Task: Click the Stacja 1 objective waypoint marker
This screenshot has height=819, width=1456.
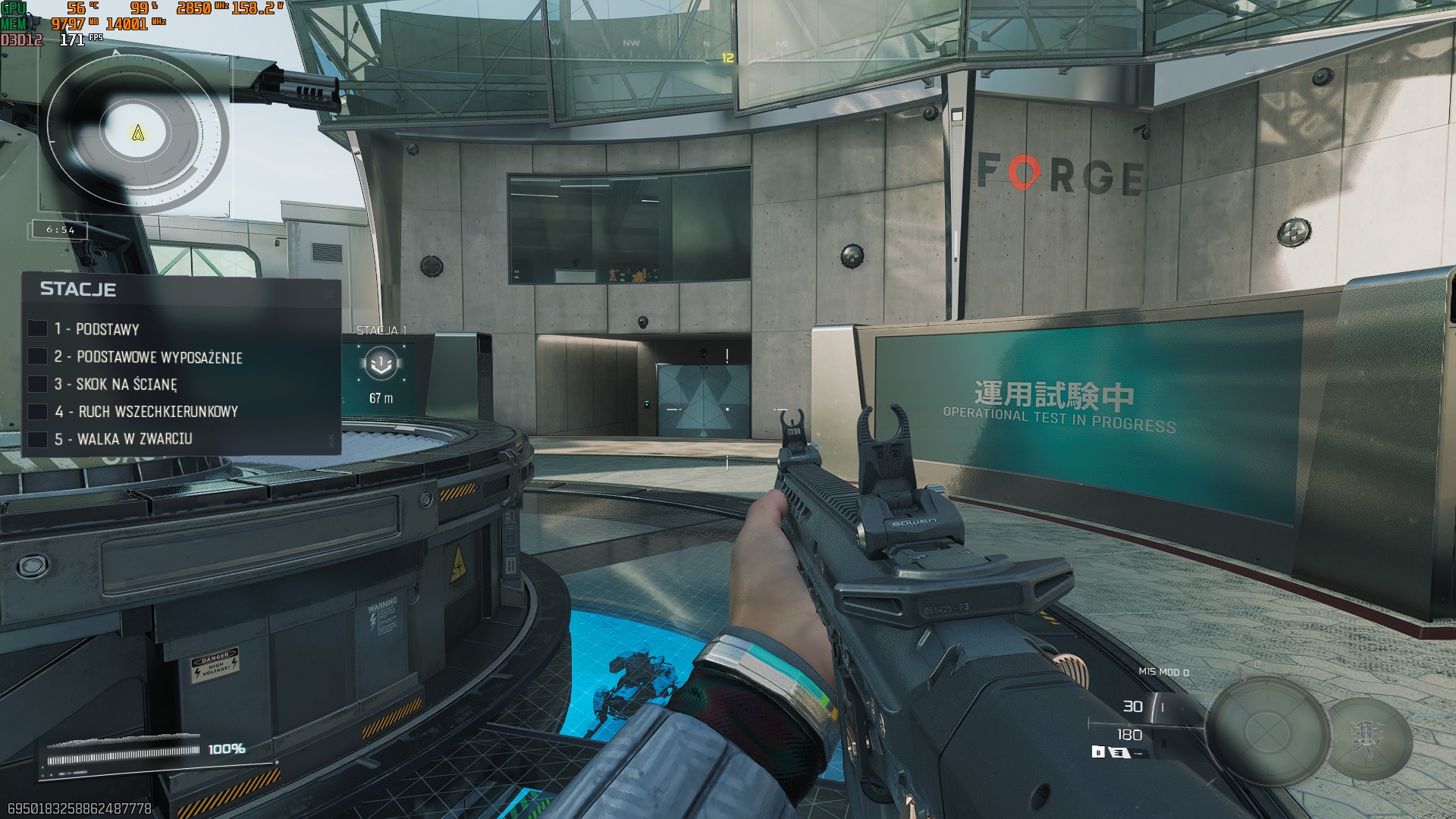Action: [381, 364]
